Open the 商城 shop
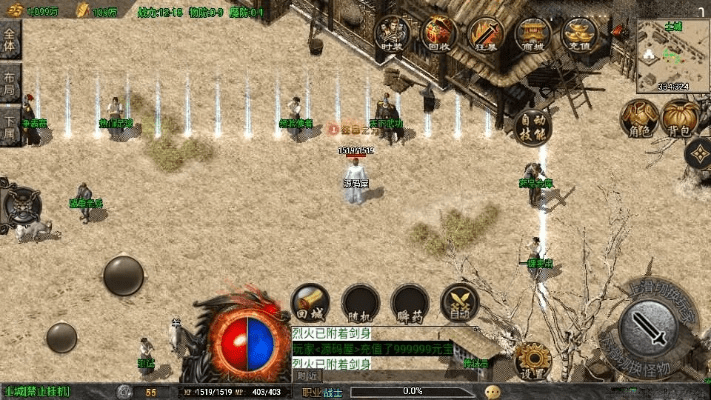The height and width of the screenshot is (400, 711). [533, 33]
